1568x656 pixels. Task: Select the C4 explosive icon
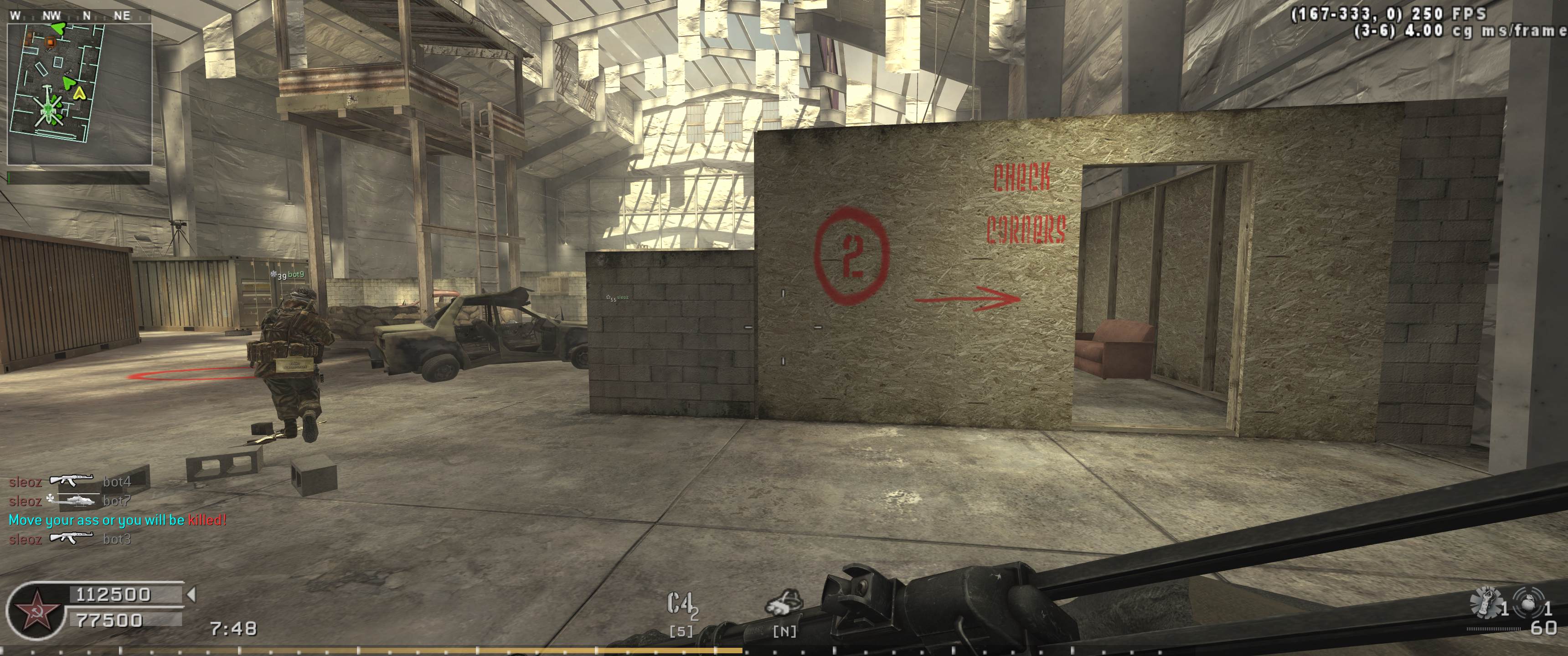click(x=681, y=605)
